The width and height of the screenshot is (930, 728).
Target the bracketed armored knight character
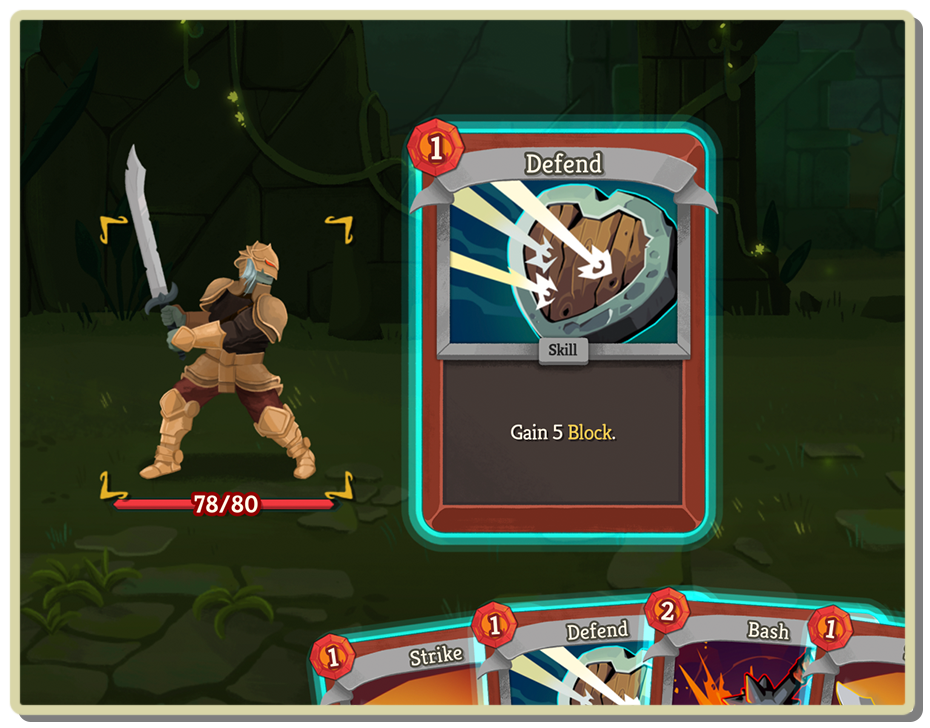[226, 360]
